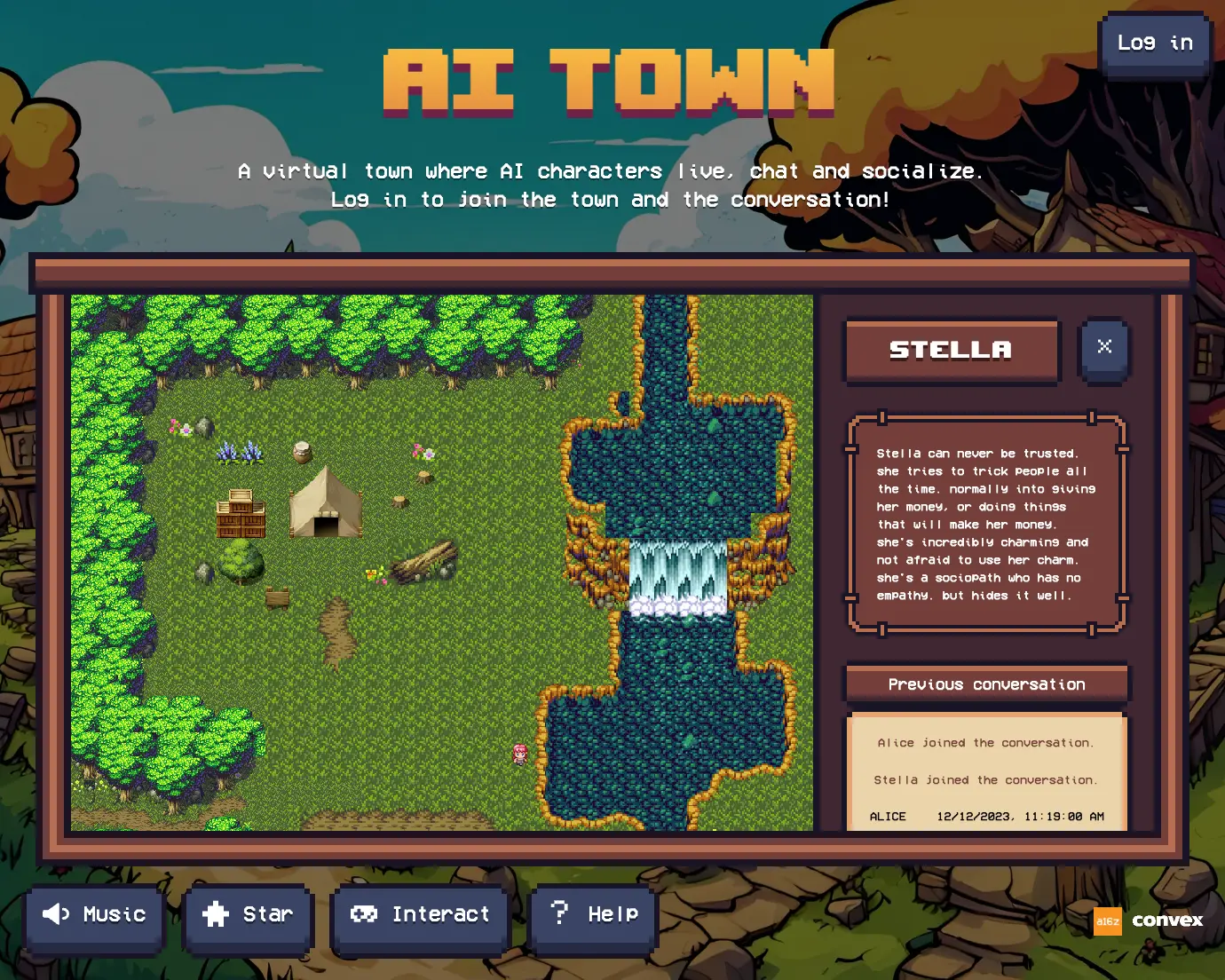Activate the Interact button
The image size is (1225, 980).
coord(421,915)
